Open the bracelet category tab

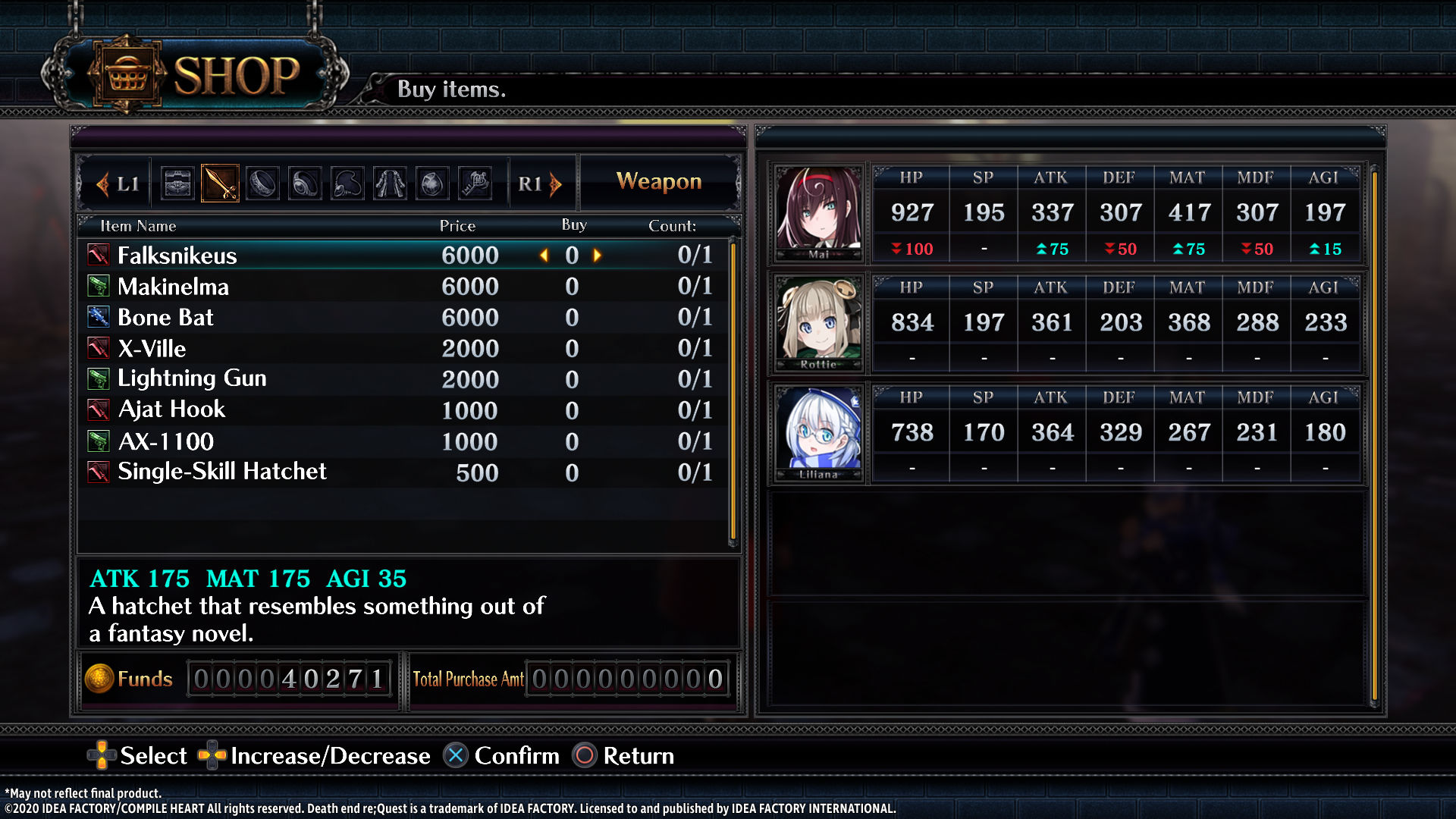point(262,184)
